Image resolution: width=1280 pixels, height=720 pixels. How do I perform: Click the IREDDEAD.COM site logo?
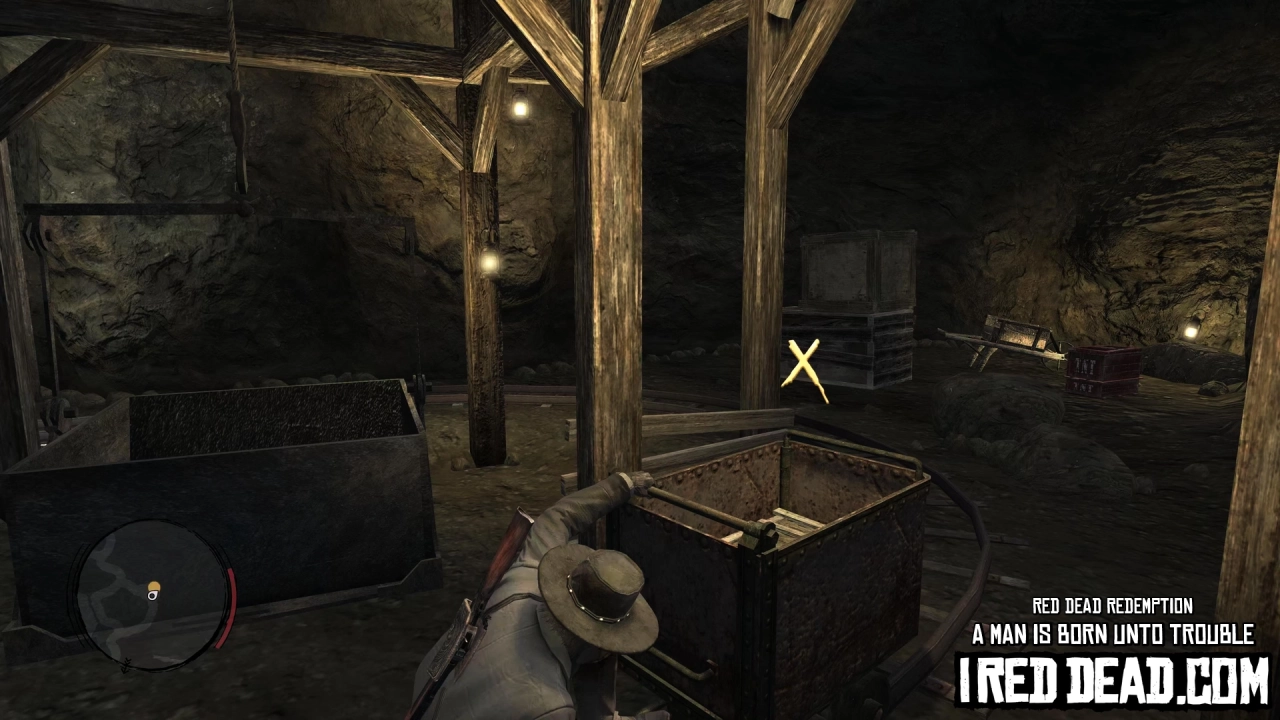[x=1110, y=678]
